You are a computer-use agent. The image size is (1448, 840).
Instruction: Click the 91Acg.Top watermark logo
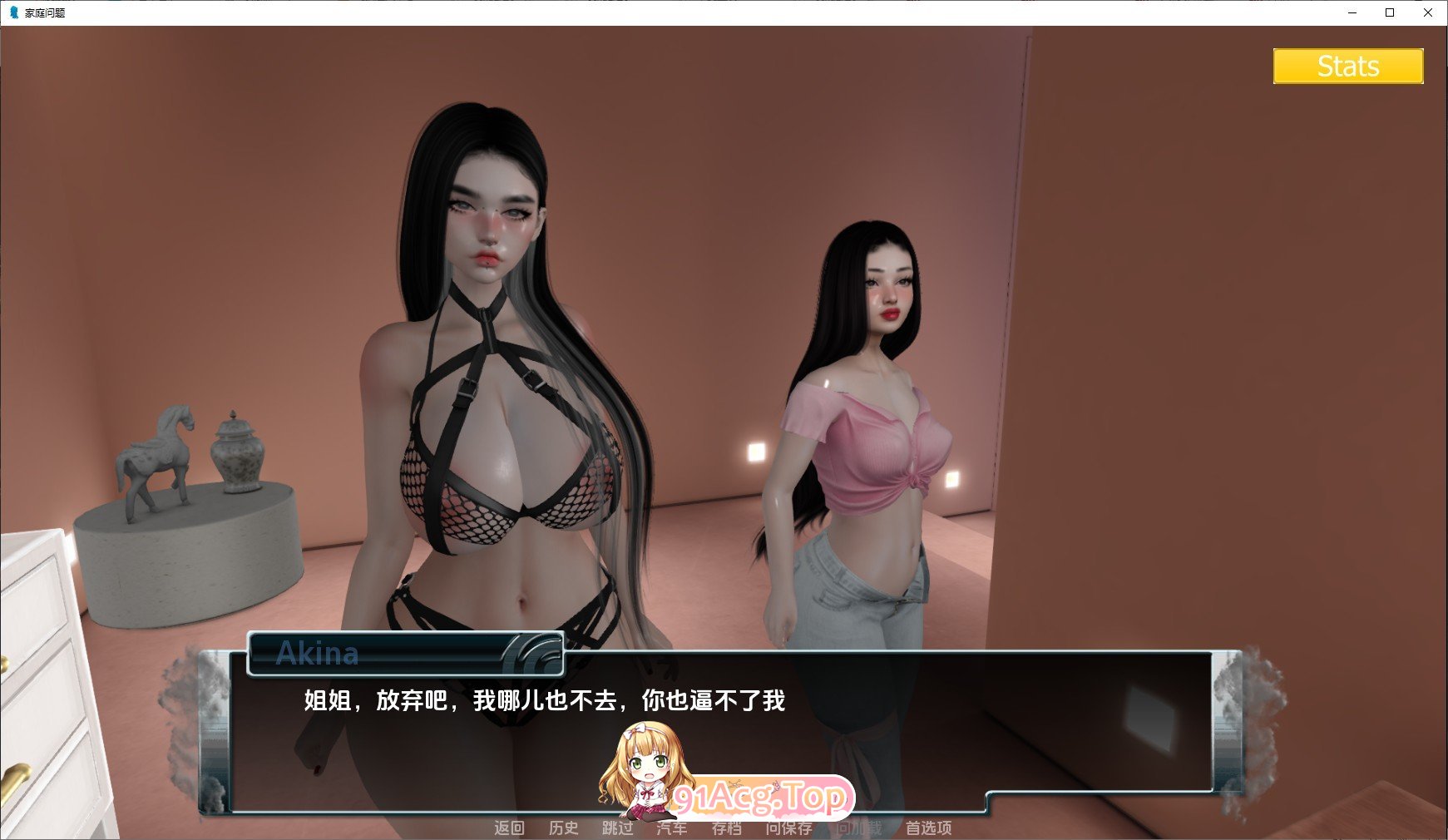point(763,796)
